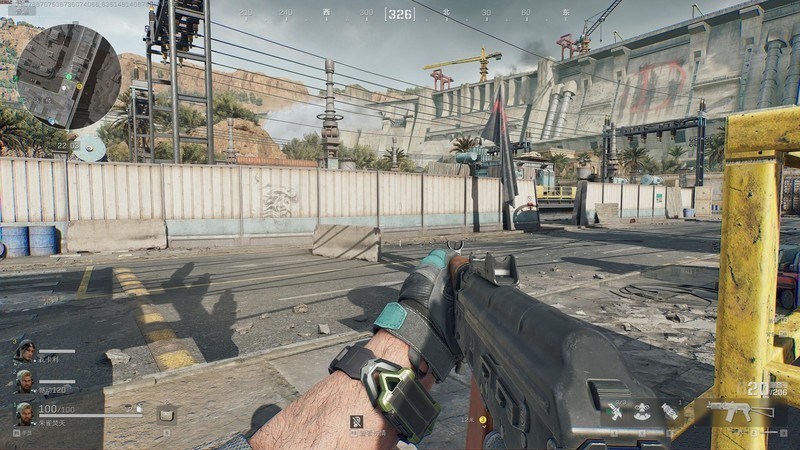
Task: Open the circular minimap
Action: (68, 76)
